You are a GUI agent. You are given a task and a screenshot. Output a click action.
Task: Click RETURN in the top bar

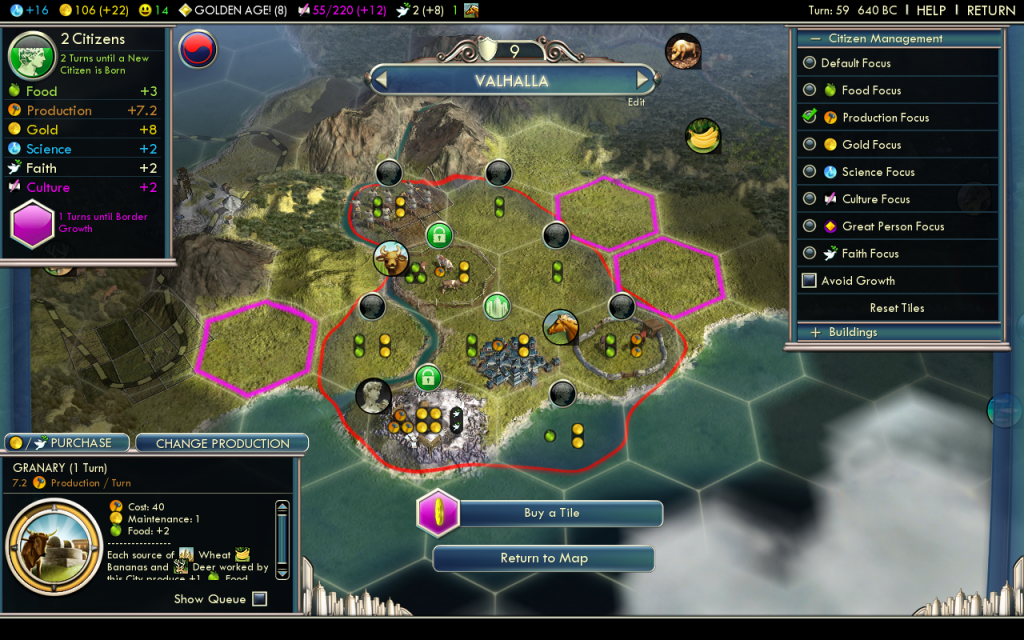click(x=990, y=10)
